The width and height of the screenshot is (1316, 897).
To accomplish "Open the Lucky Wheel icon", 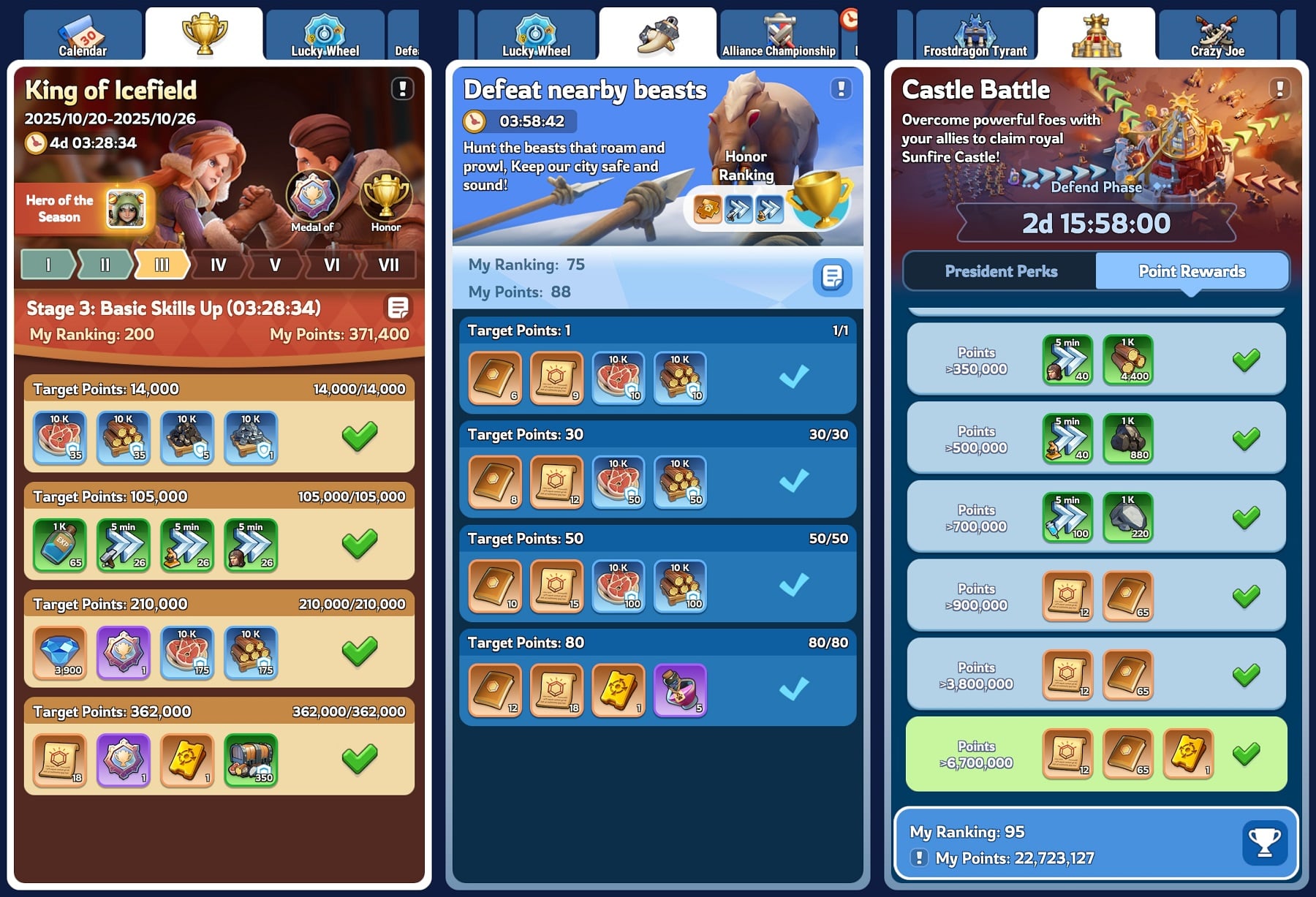I will [324, 31].
